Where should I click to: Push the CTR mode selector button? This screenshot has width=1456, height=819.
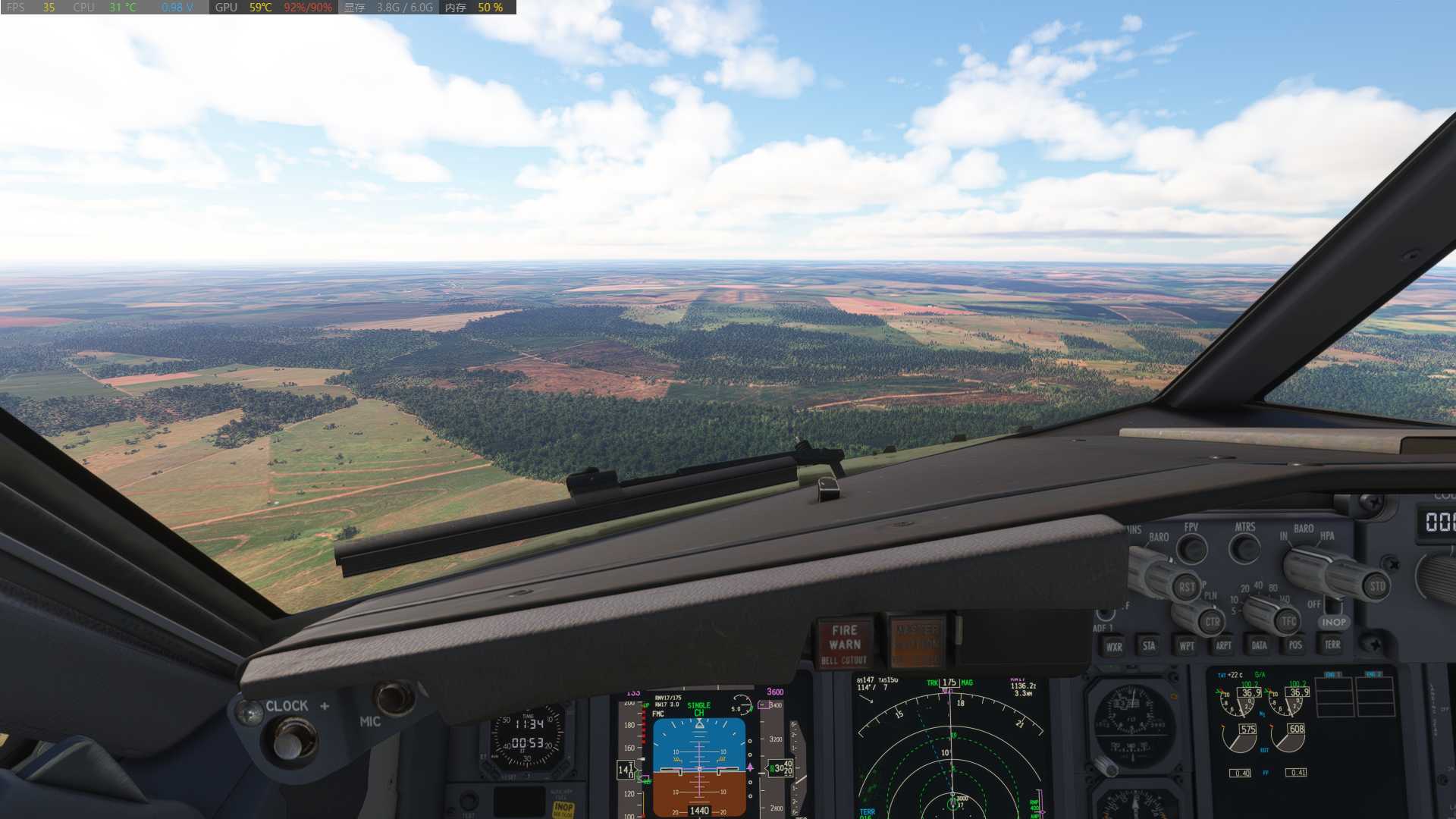tap(1212, 622)
